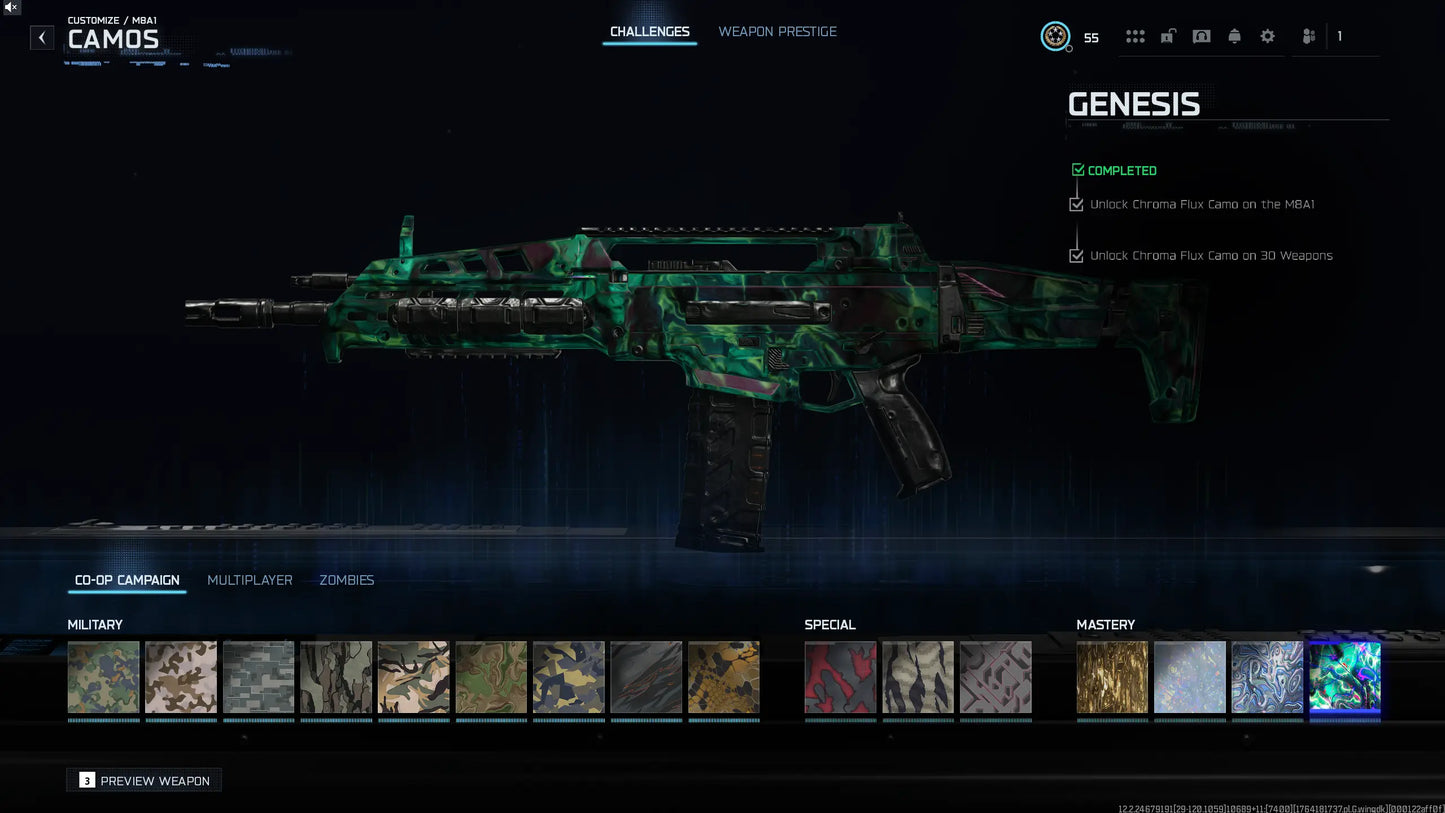Image resolution: width=1445 pixels, height=813 pixels.
Task: Click the PREVIEW WEAPON button
Action: 143,780
